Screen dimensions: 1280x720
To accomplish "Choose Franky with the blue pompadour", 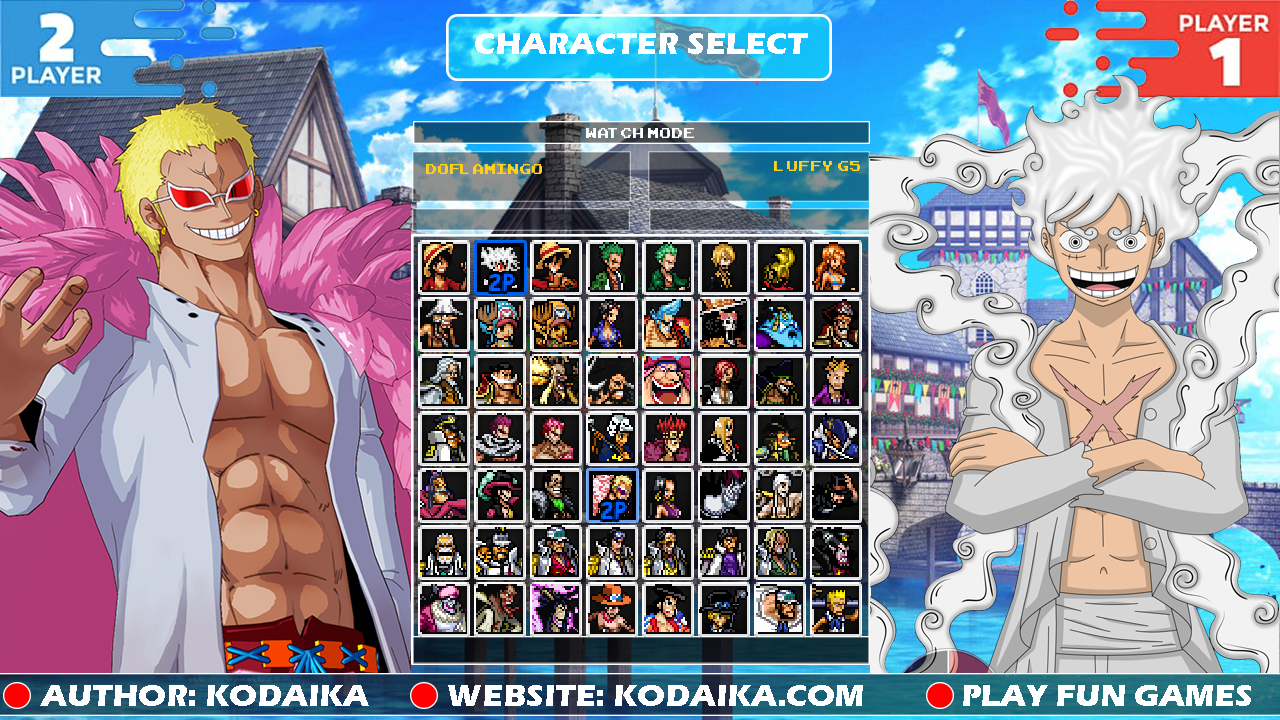I will [668, 324].
